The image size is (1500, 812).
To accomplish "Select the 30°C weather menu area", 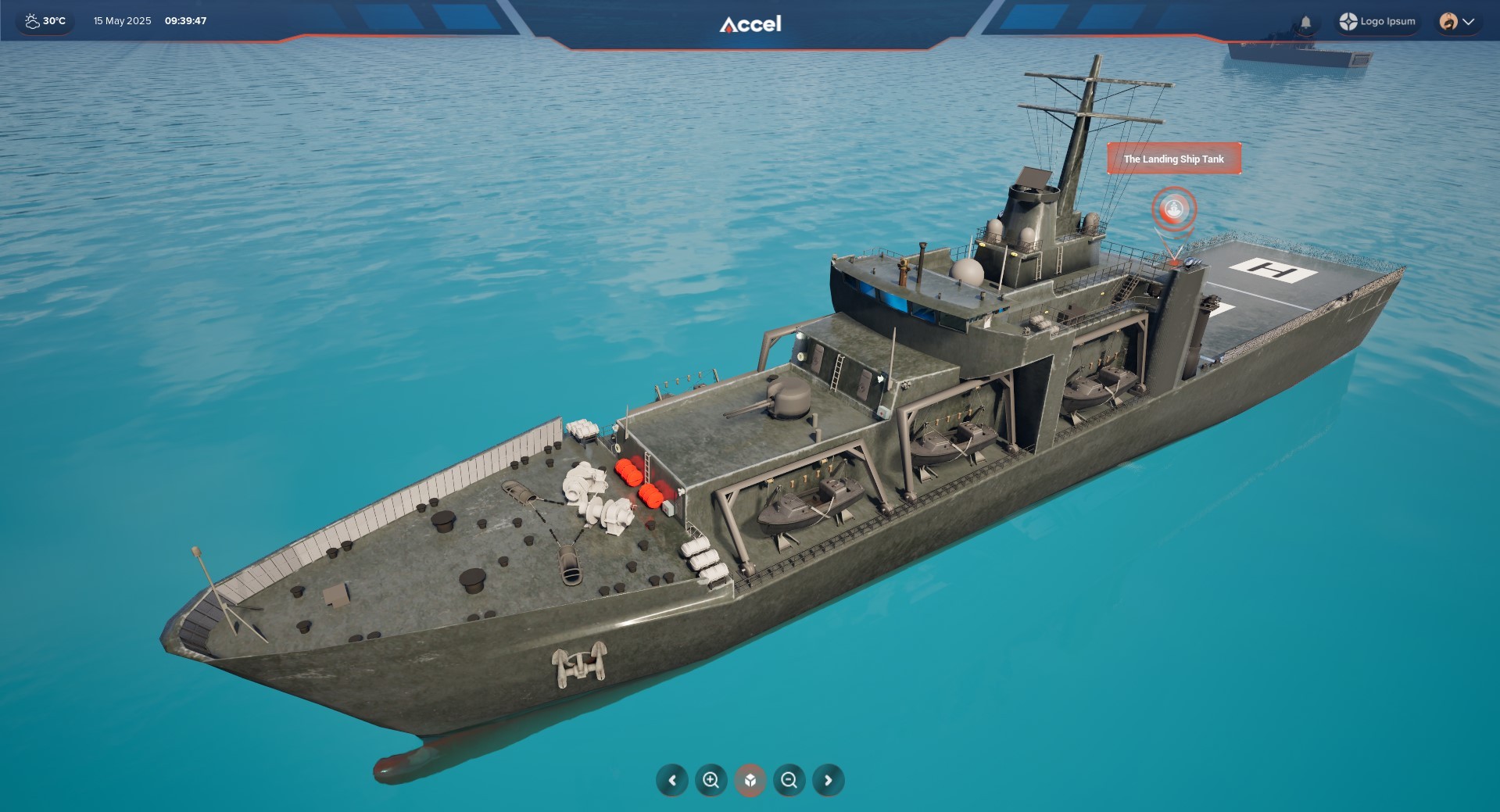I will click(x=45, y=21).
